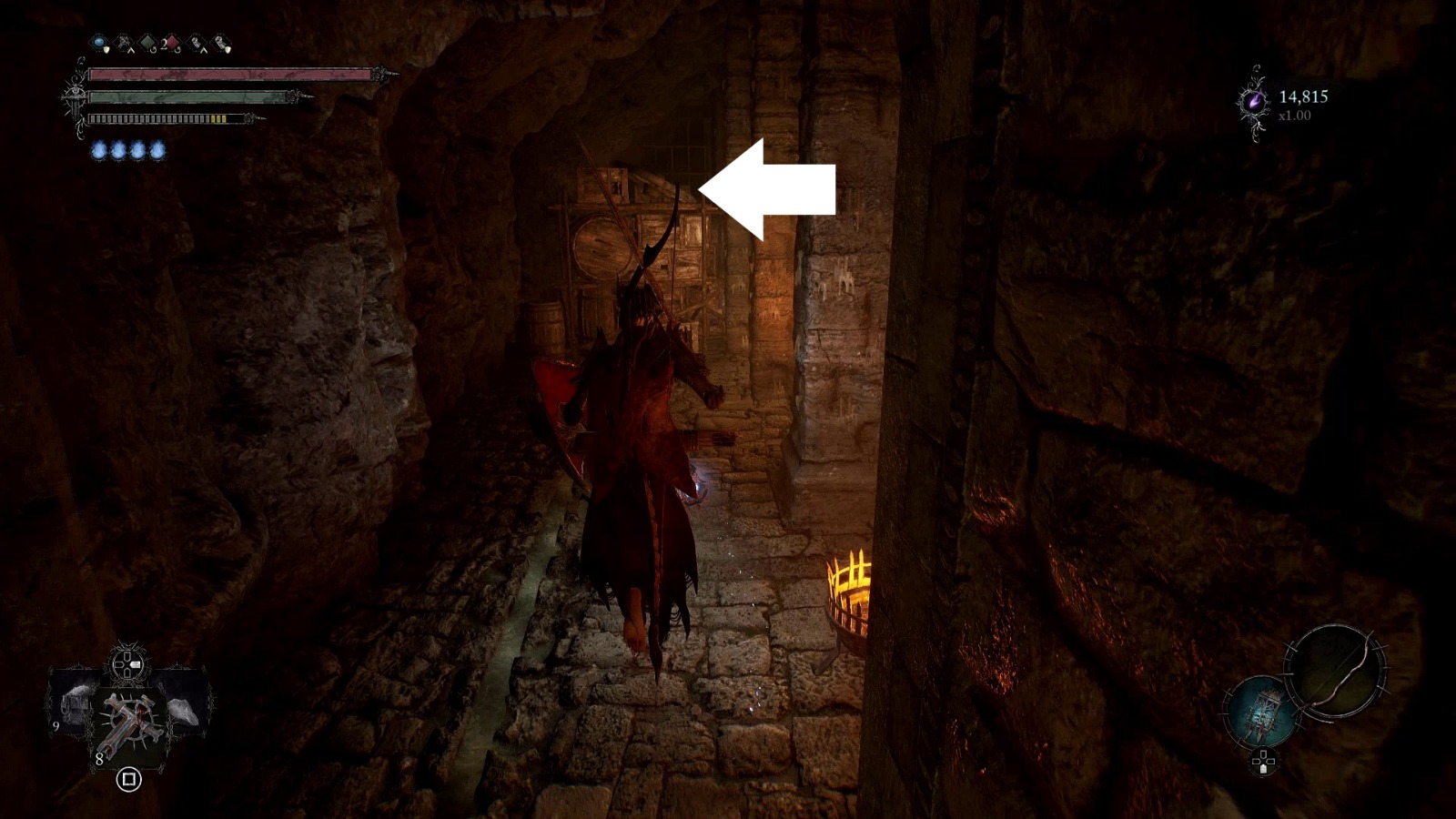Select the bloody throwing hammer item icon
1456x819 pixels.
(x=131, y=720)
